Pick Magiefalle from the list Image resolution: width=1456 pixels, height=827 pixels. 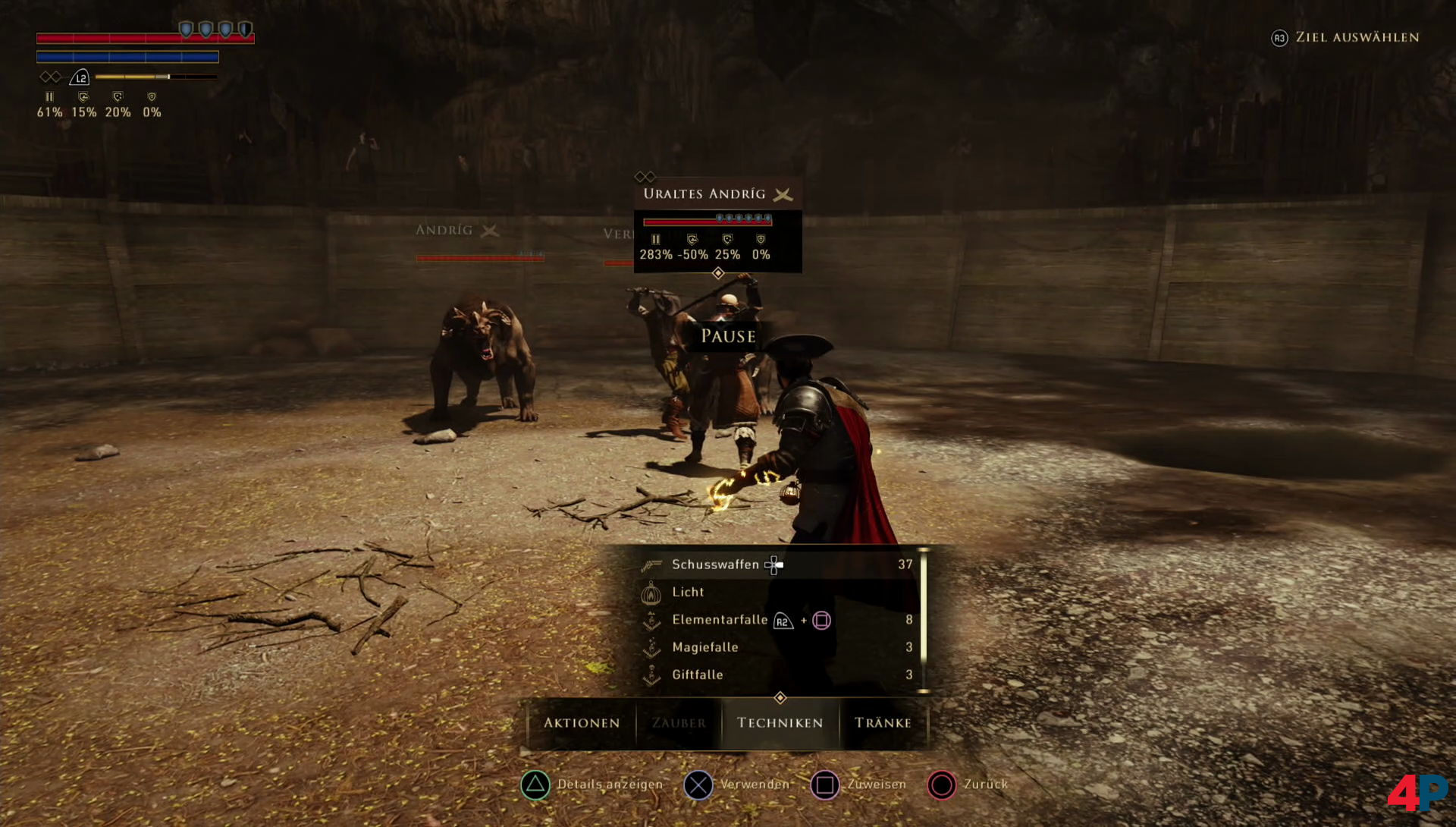tap(704, 647)
